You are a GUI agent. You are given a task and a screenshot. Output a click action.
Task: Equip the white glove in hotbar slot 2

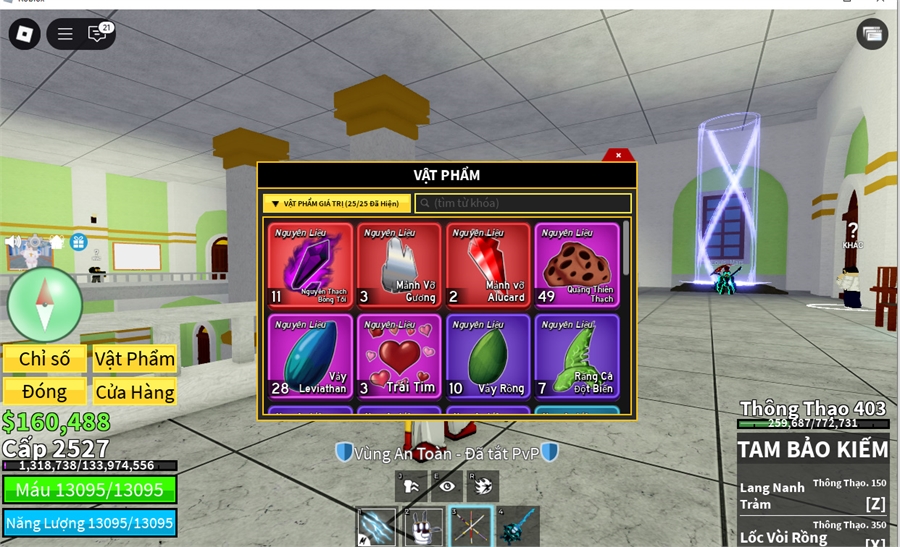[x=424, y=526]
